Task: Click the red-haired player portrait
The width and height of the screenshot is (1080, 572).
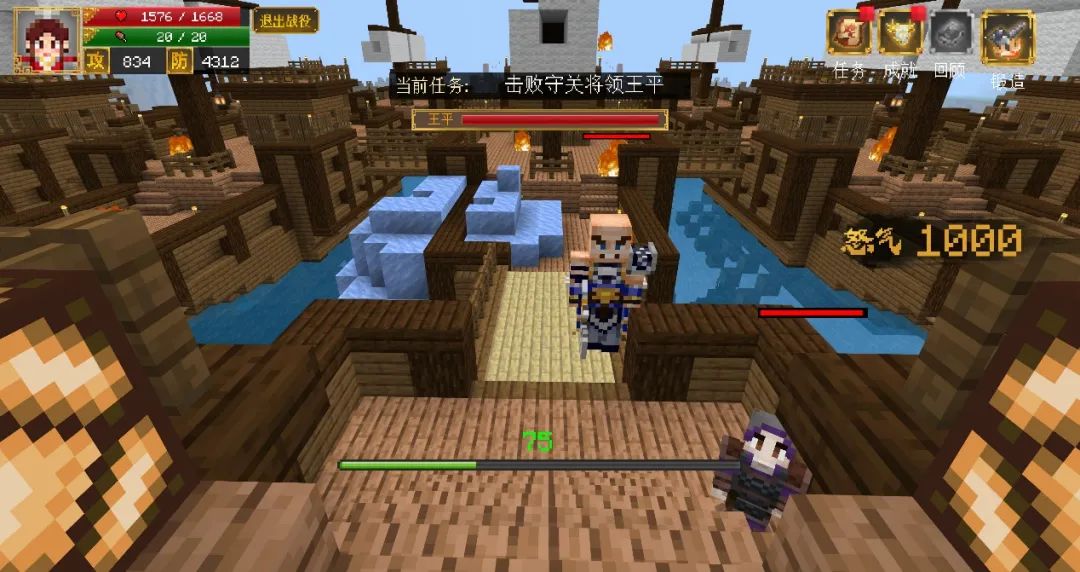Action: click(46, 41)
